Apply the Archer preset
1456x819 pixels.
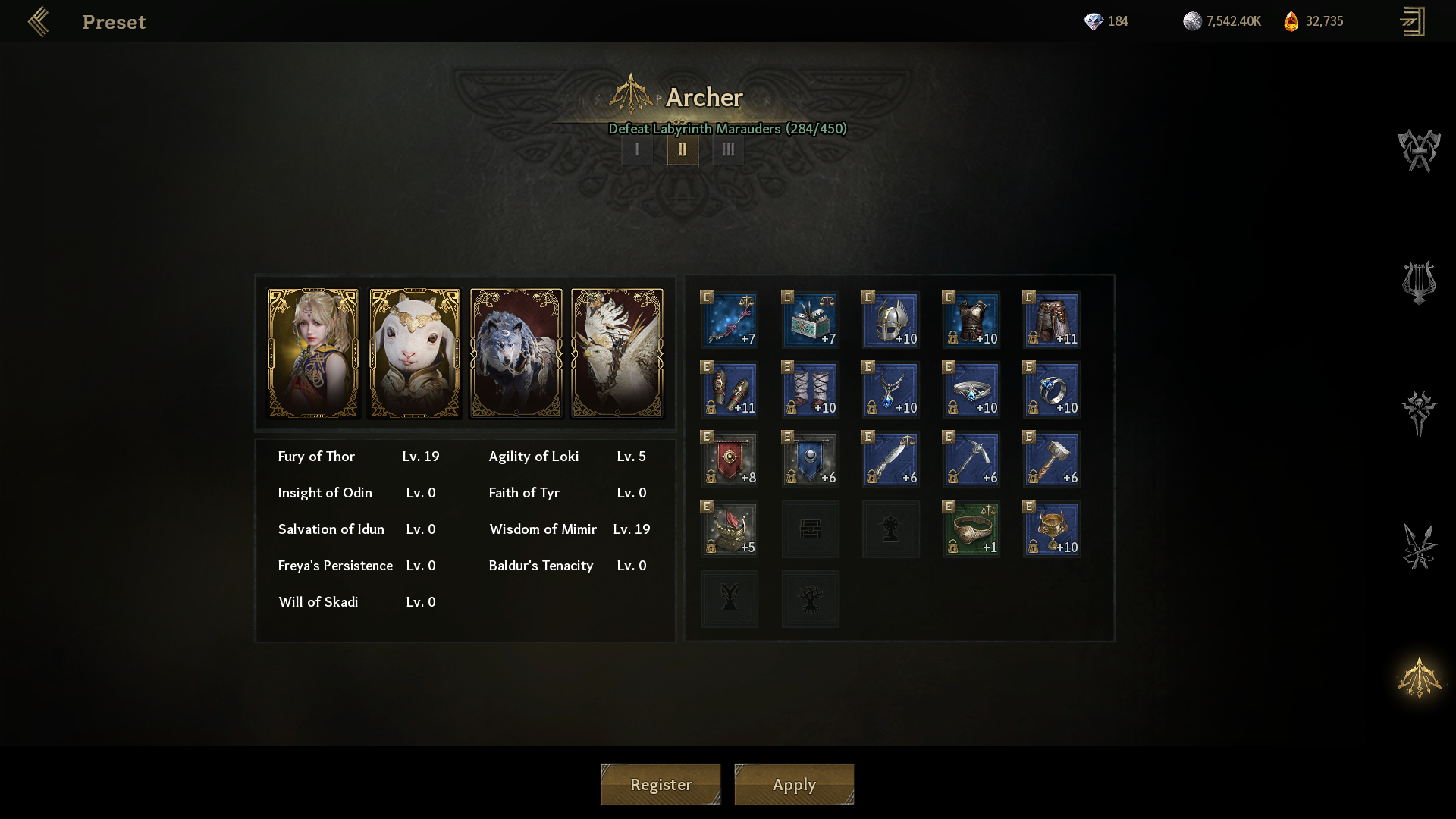[x=794, y=784]
